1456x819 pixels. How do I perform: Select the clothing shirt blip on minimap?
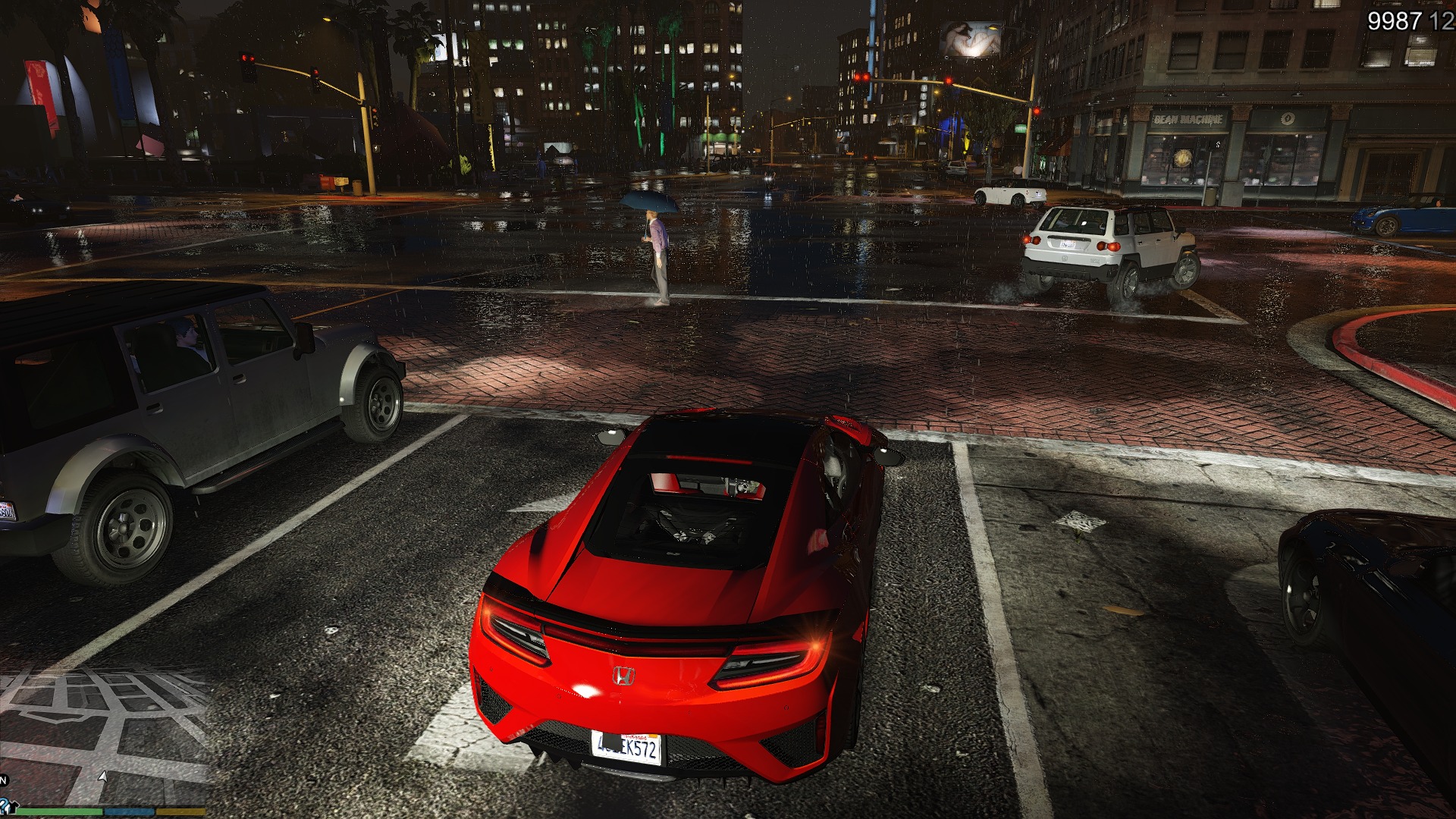click(14, 808)
